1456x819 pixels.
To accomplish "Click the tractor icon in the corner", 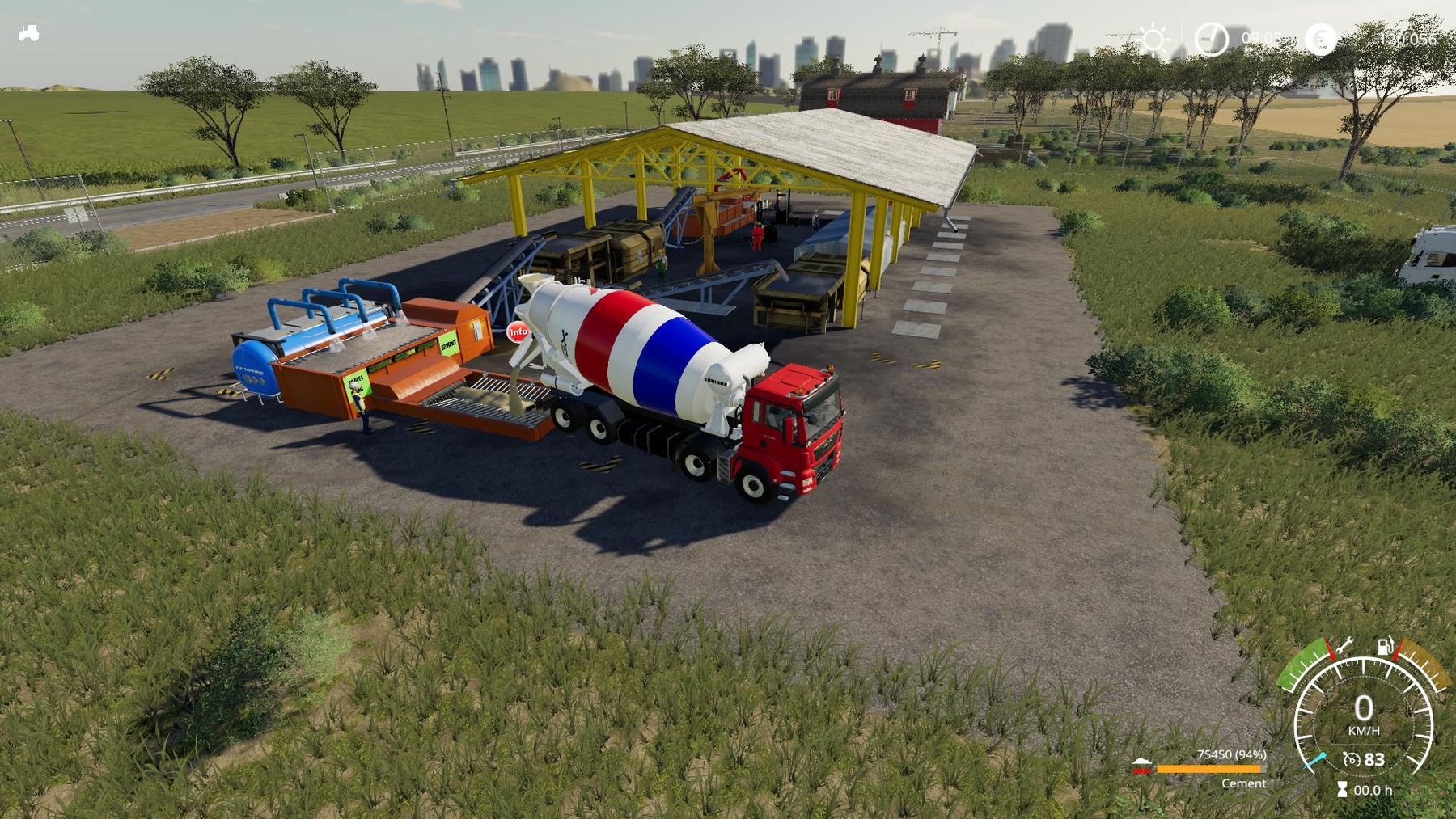I will [29, 33].
